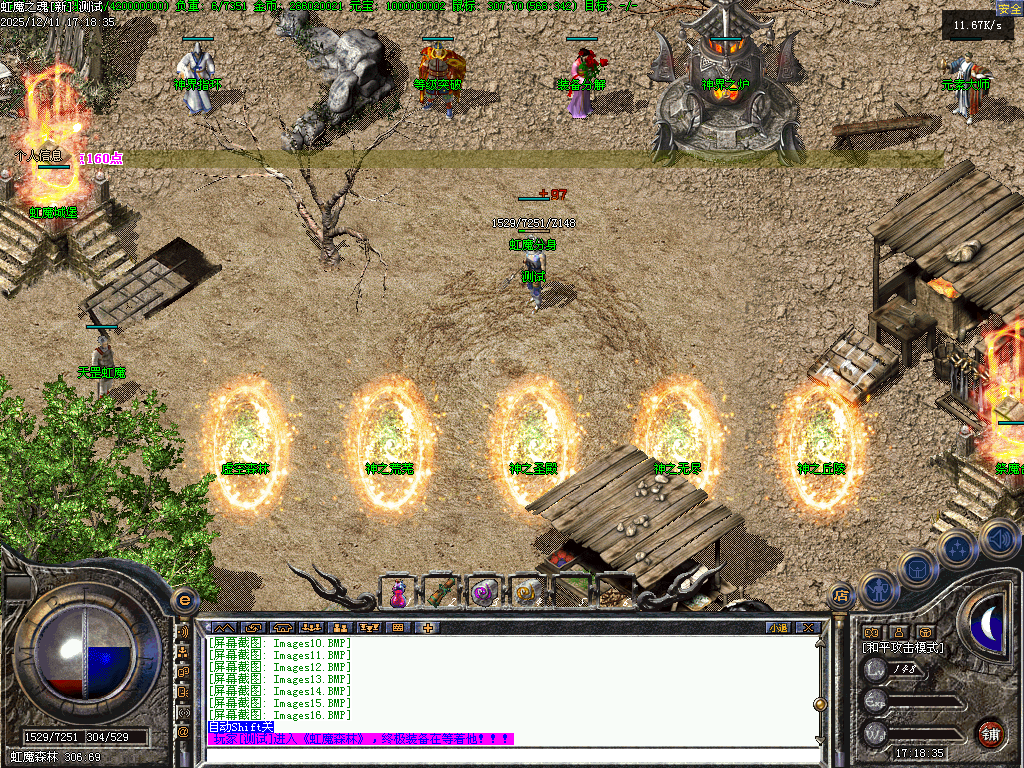
Task: Select the yellow swirl scroll belt slot
Action: point(524,593)
